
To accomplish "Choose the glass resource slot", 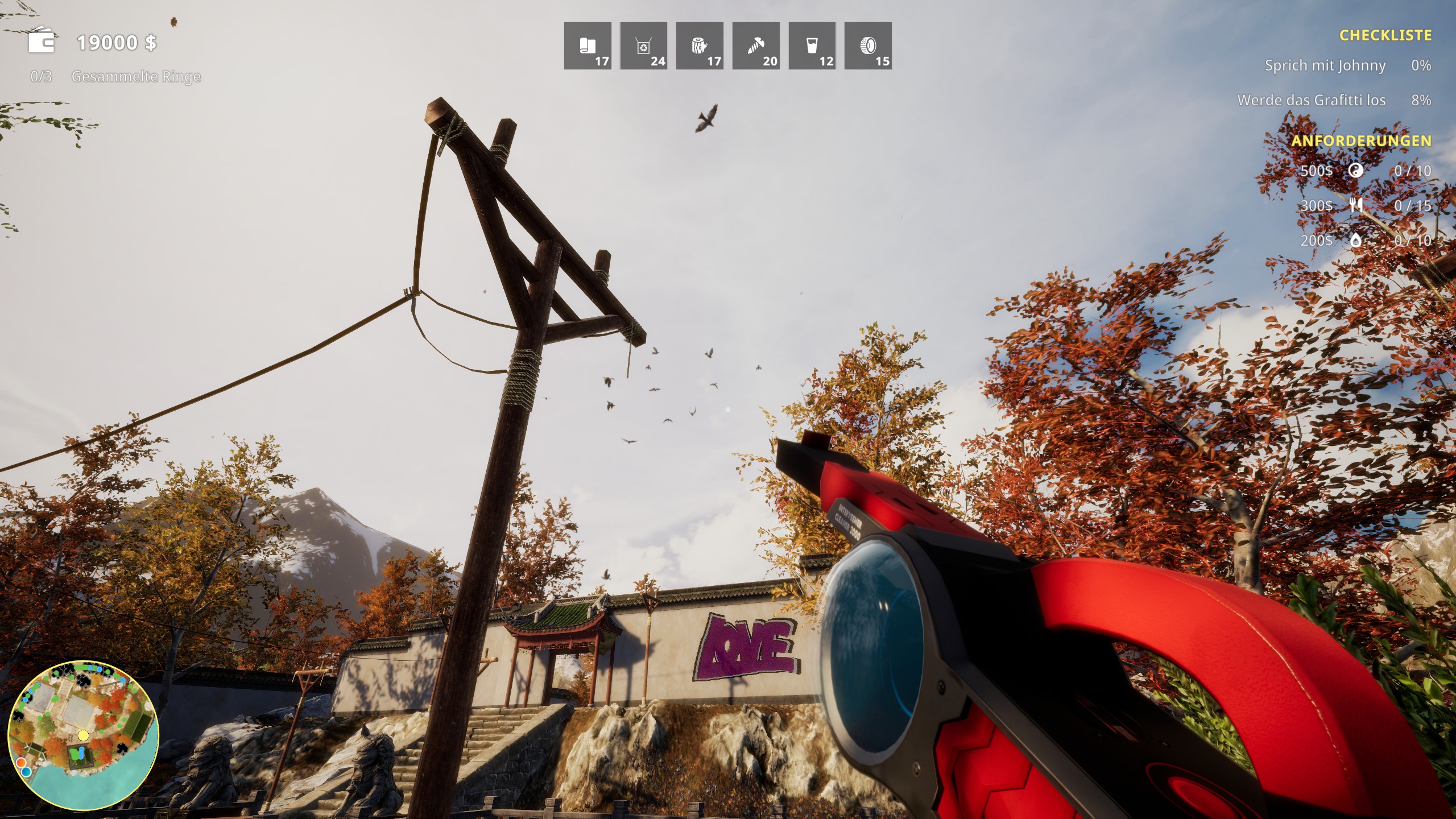I will point(812,46).
